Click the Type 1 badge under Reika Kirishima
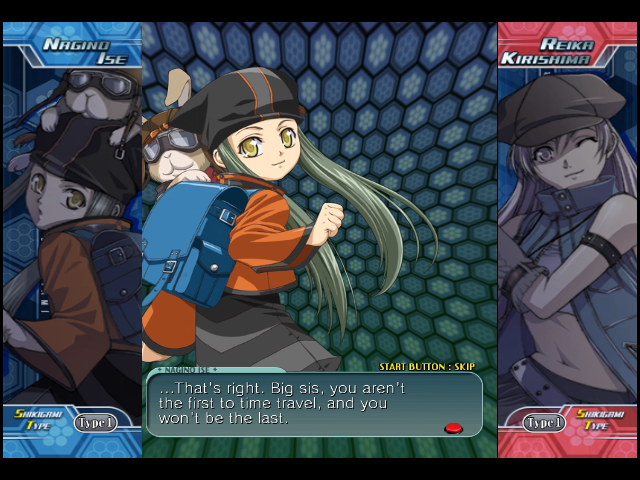 click(545, 423)
